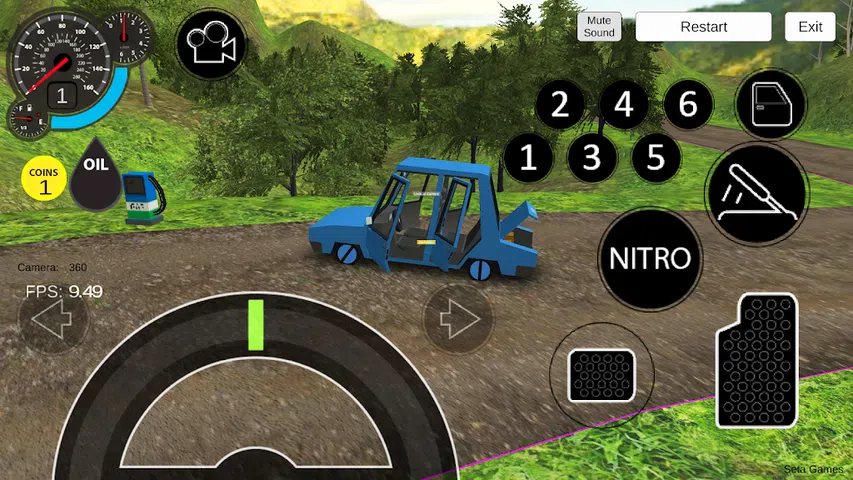This screenshot has width=853, height=480.
Task: Steer left with the left arrow
Action: 52,320
